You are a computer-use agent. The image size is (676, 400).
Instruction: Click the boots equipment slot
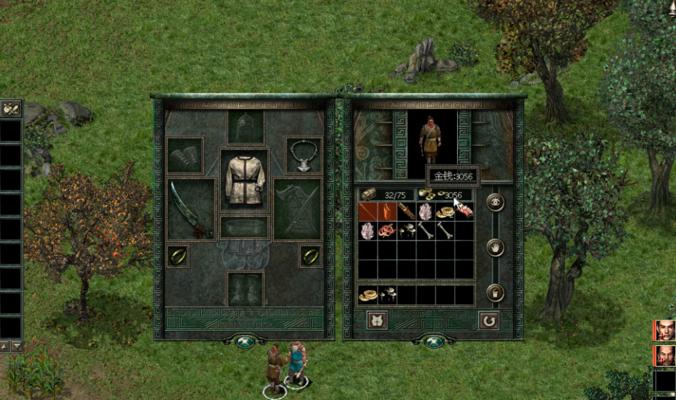tap(245, 289)
